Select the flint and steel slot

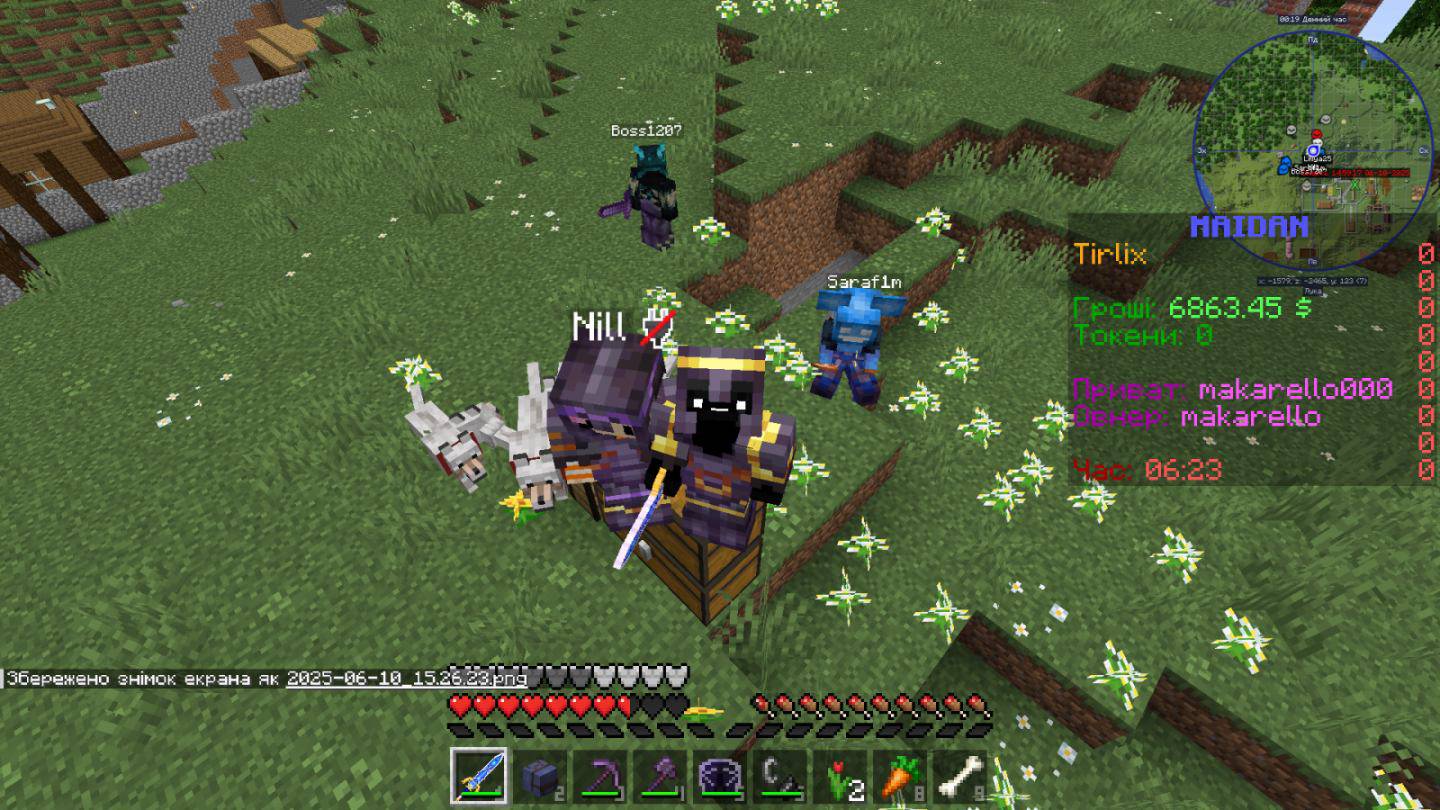pos(780,775)
